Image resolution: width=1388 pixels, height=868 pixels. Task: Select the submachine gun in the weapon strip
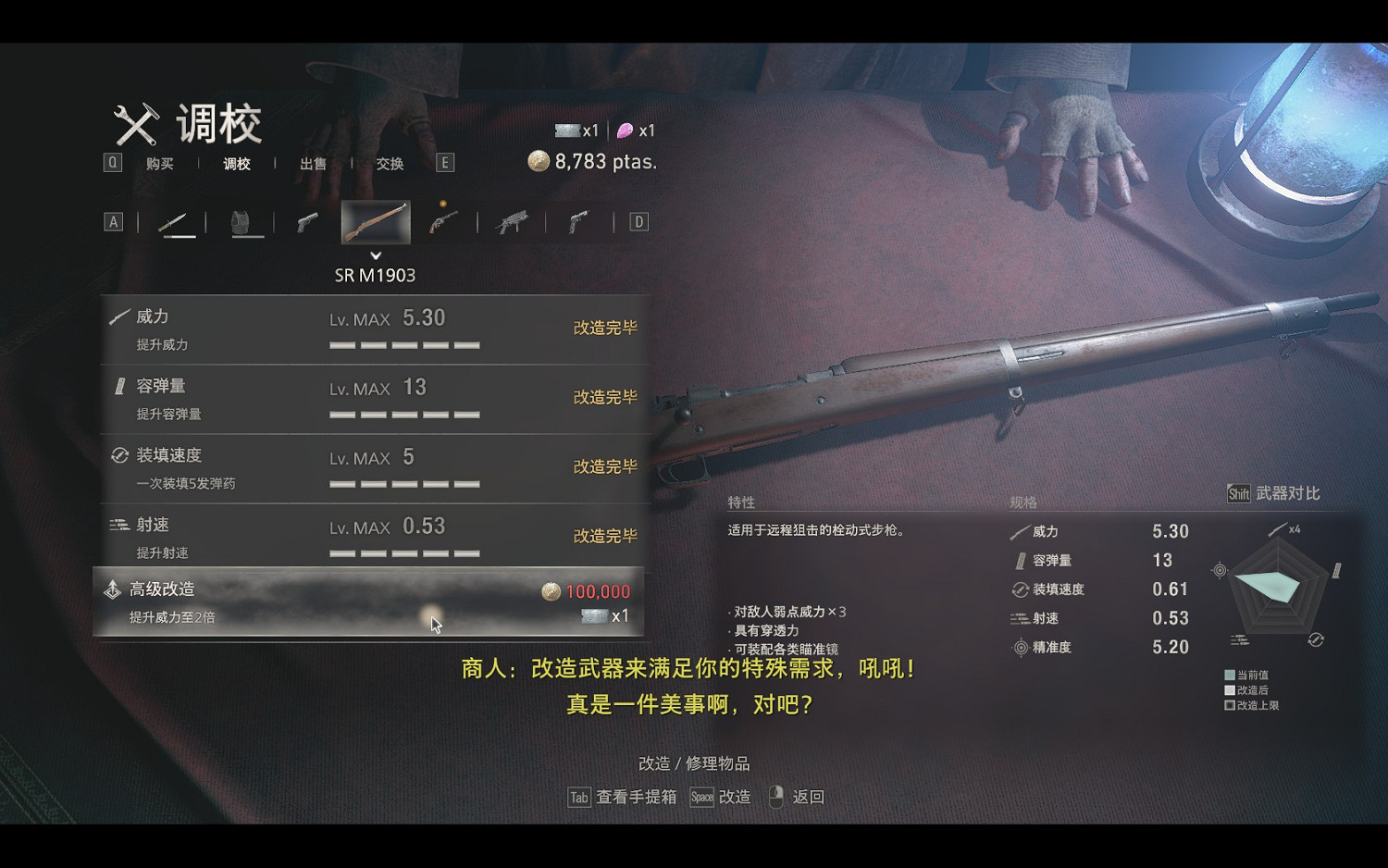pos(510,222)
